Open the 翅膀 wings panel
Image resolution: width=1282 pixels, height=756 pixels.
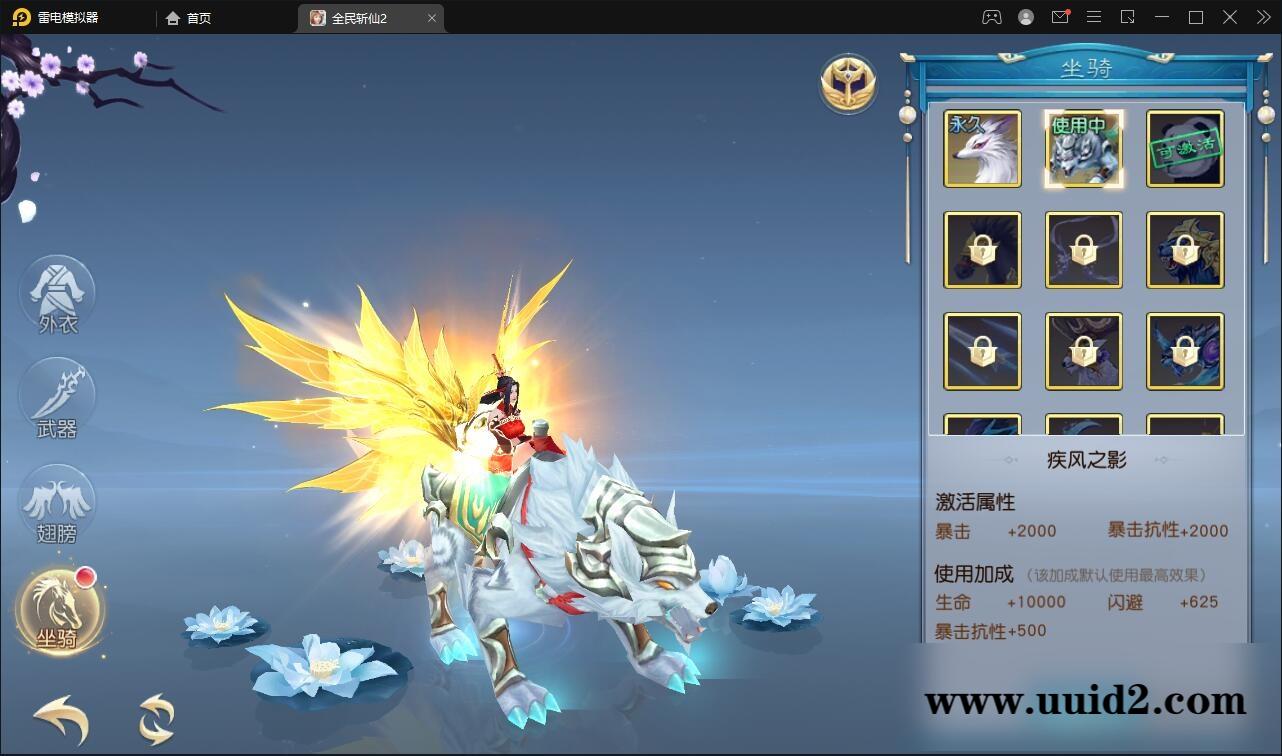tap(57, 506)
